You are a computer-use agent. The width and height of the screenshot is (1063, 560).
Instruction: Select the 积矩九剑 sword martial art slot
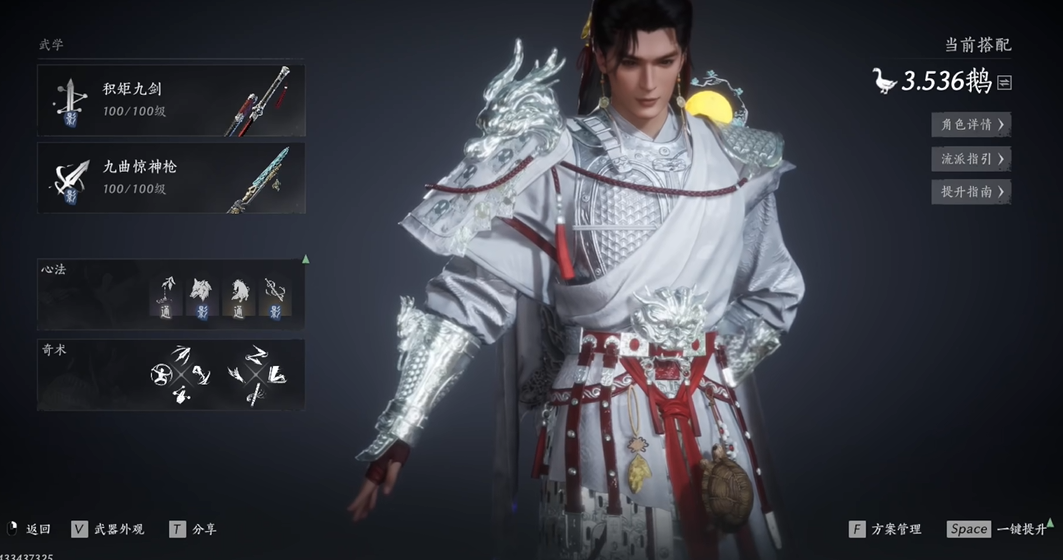point(171,100)
